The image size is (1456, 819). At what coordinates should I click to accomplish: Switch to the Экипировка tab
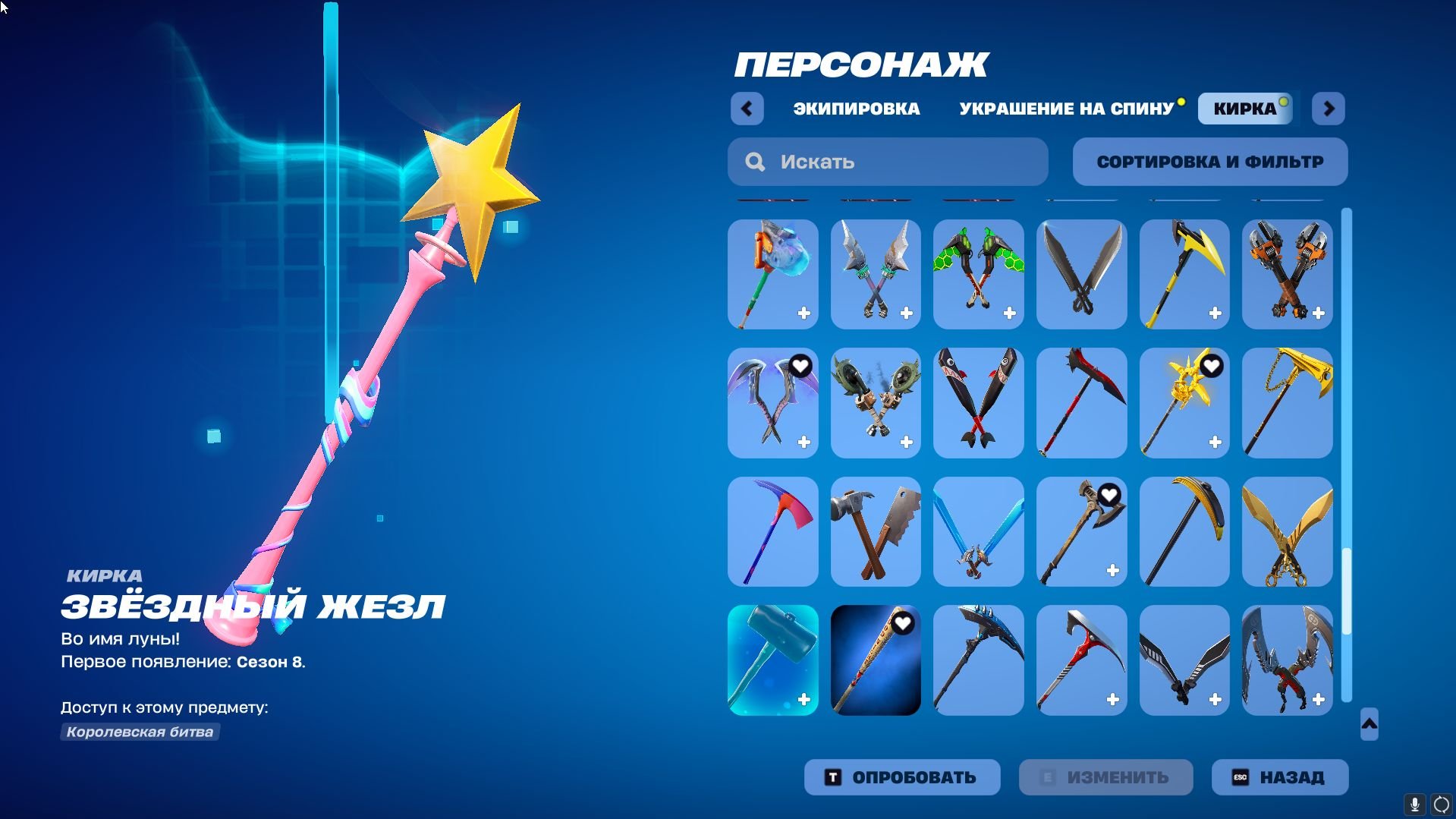[854, 108]
